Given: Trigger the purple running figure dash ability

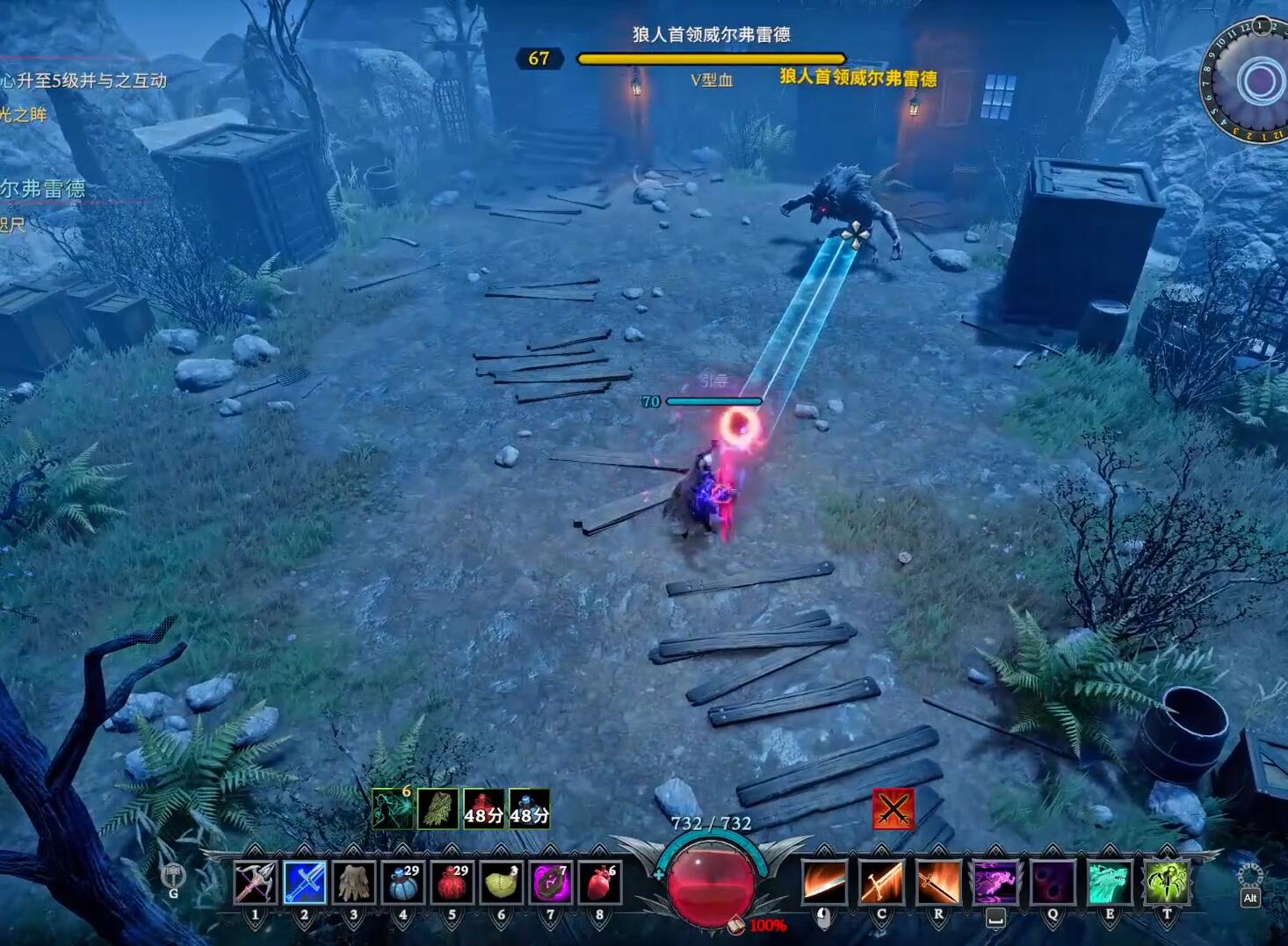Looking at the screenshot, I should 995,882.
